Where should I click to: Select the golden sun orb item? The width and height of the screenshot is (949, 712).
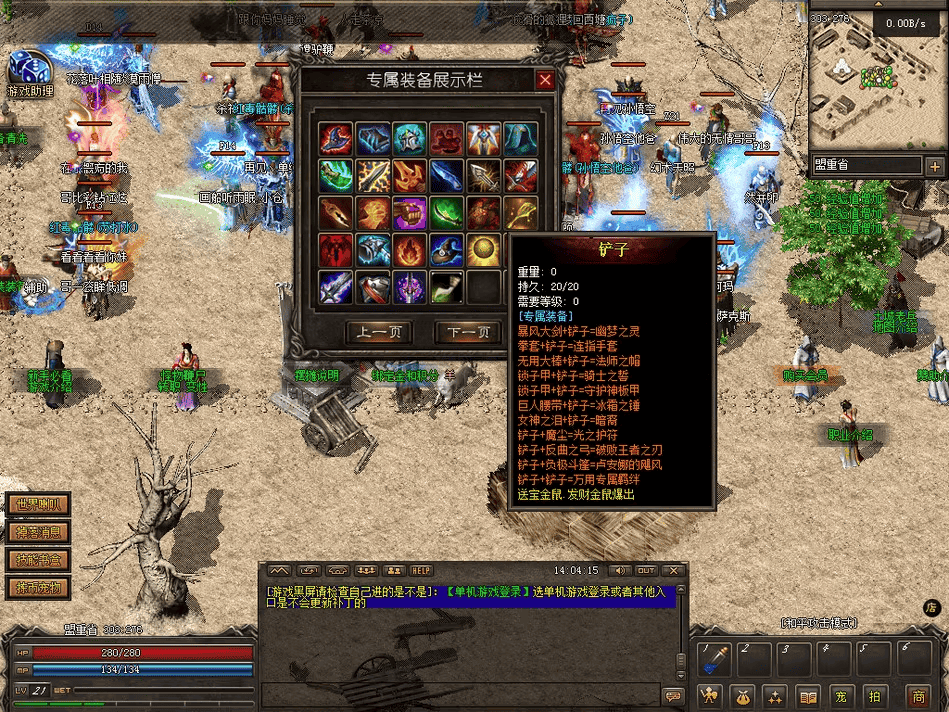tap(483, 249)
